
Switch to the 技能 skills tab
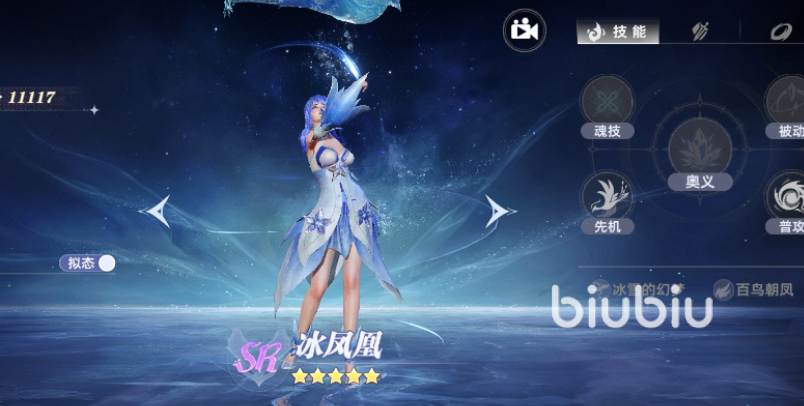coord(617,32)
